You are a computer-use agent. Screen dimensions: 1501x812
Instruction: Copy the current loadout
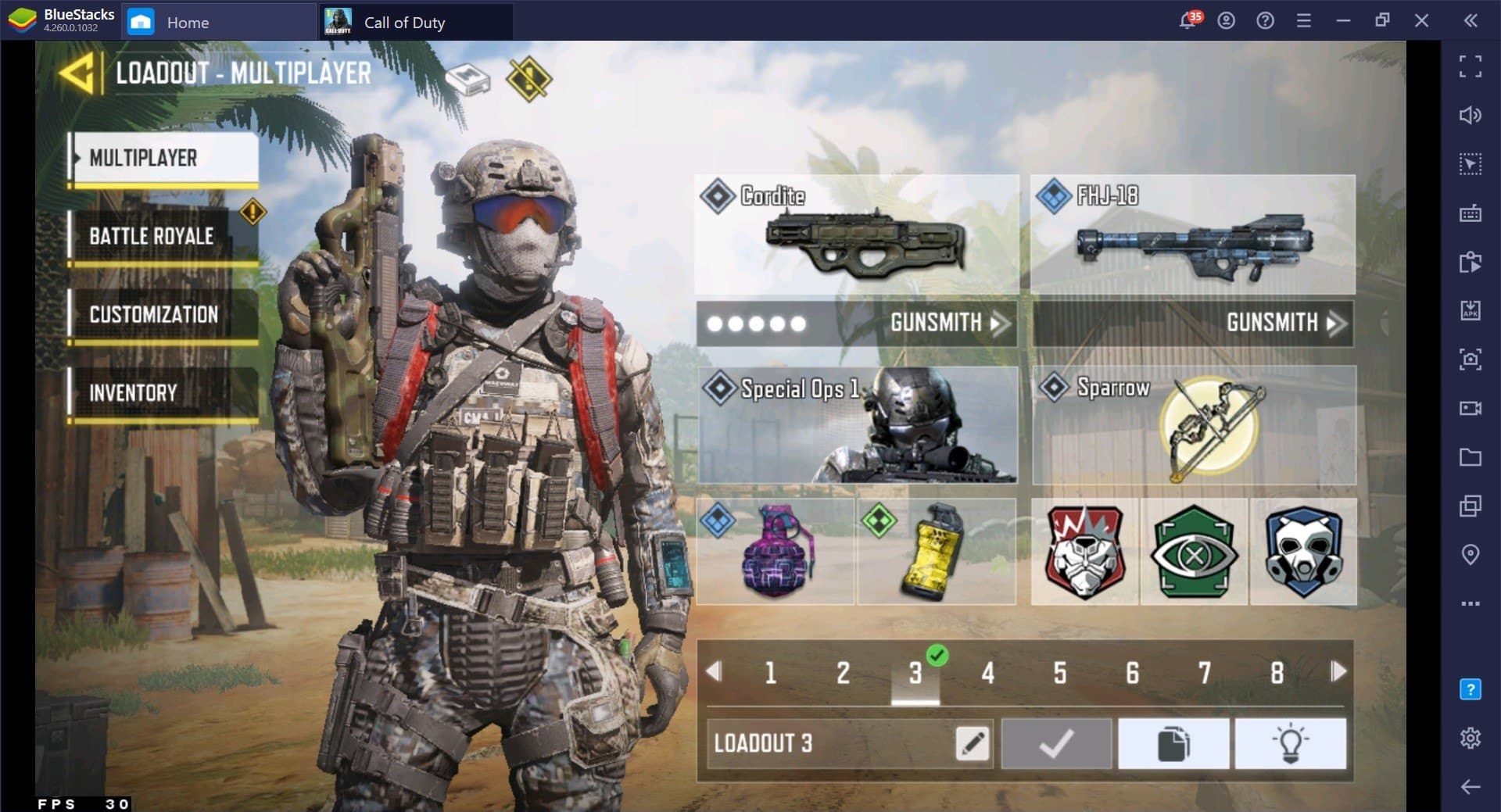click(x=1173, y=743)
